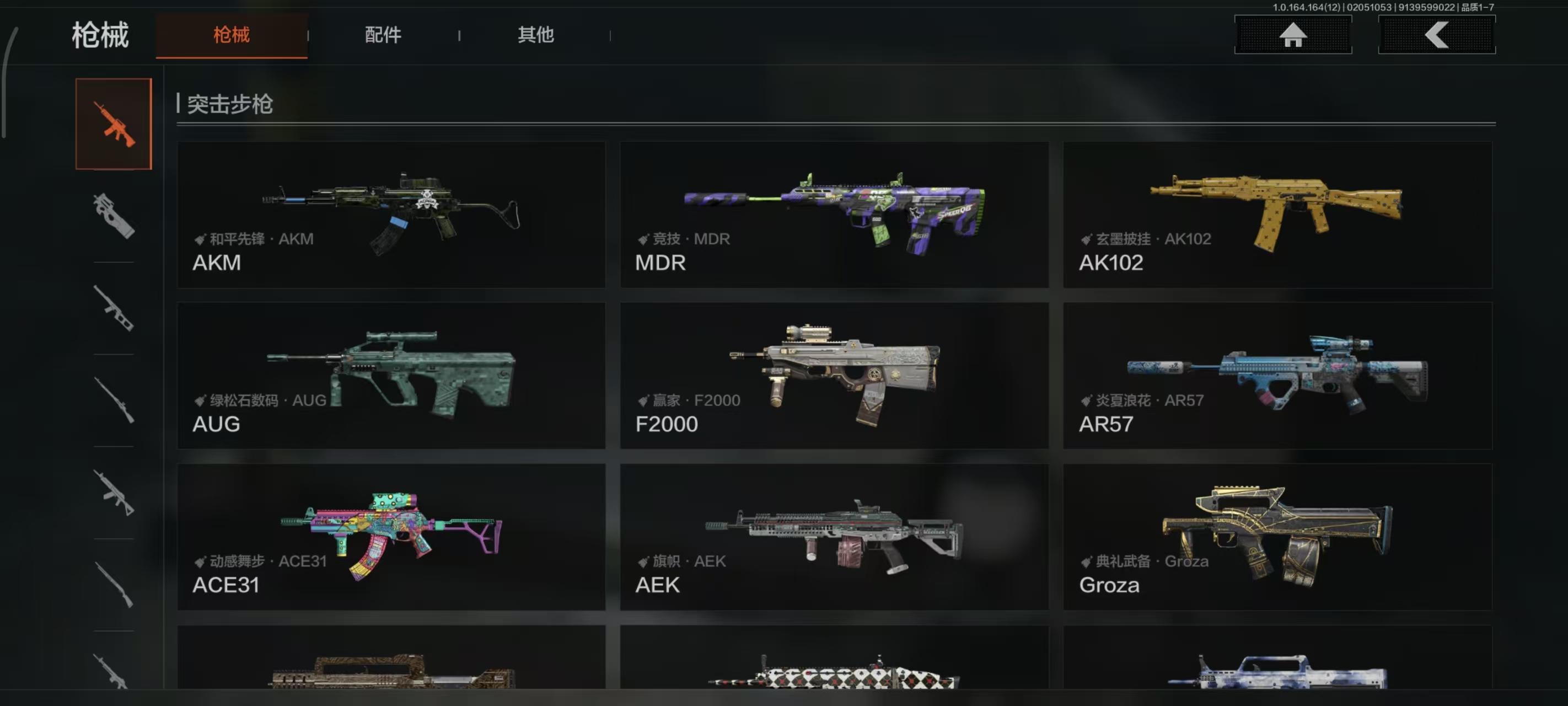Choose the orange assault rifle category icon
Viewport: 1568px width, 706px height.
pos(114,124)
